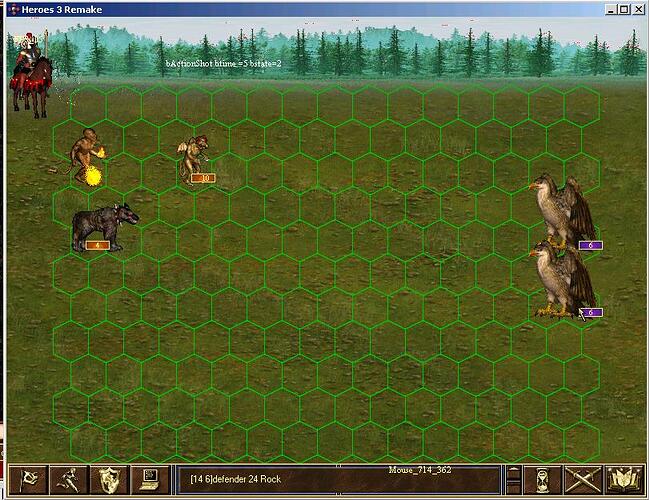Close the Heroes 3 Remake window
Screen dimensions: 649x500
click(x=638, y=9)
